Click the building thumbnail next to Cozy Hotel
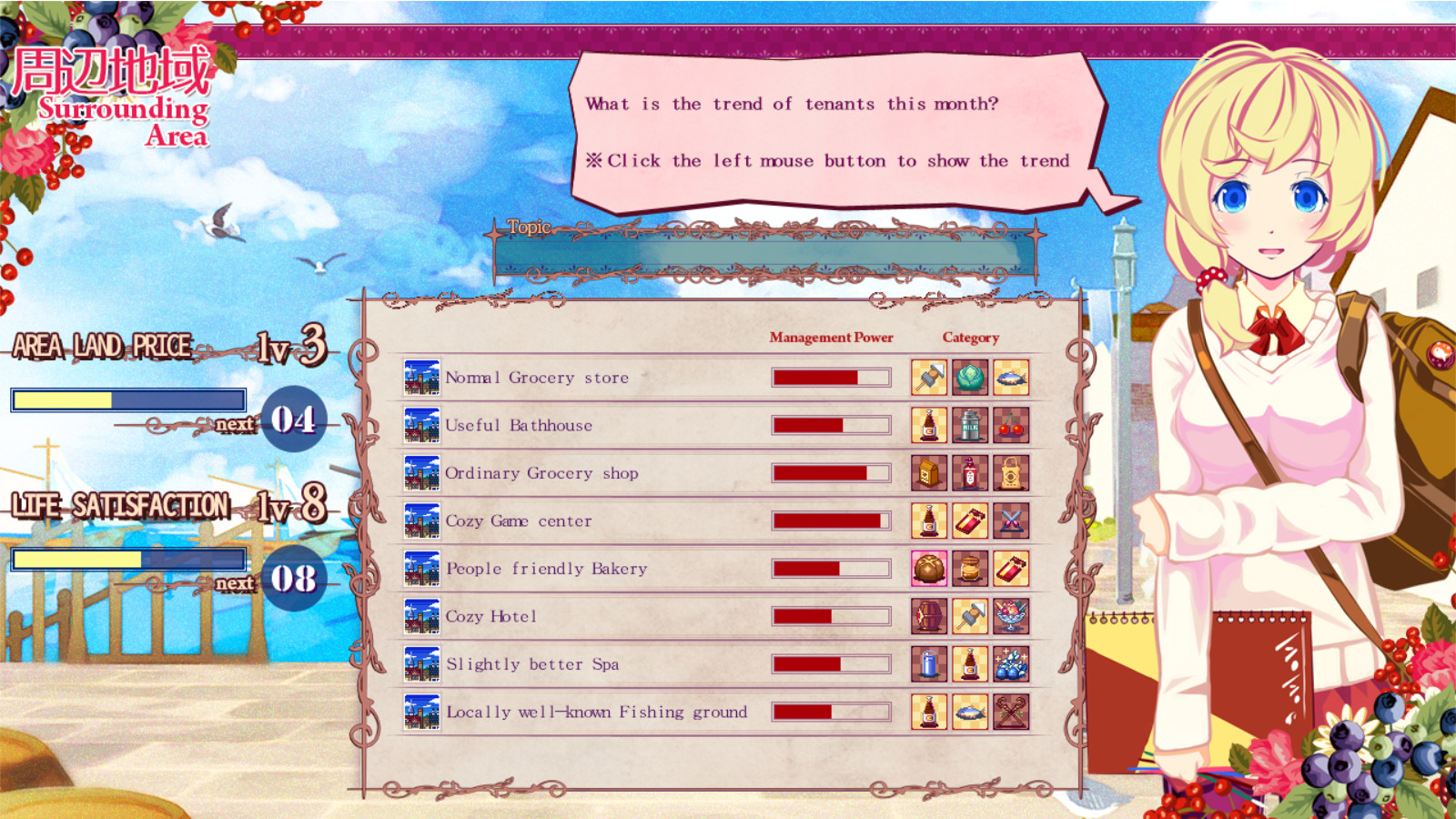 [x=420, y=616]
